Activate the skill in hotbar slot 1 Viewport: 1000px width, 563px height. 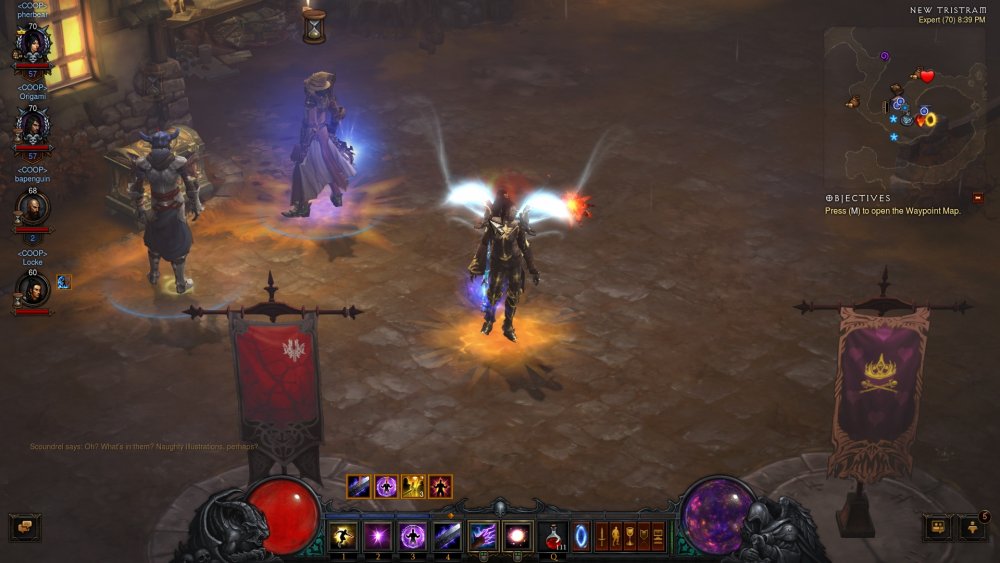pos(344,535)
